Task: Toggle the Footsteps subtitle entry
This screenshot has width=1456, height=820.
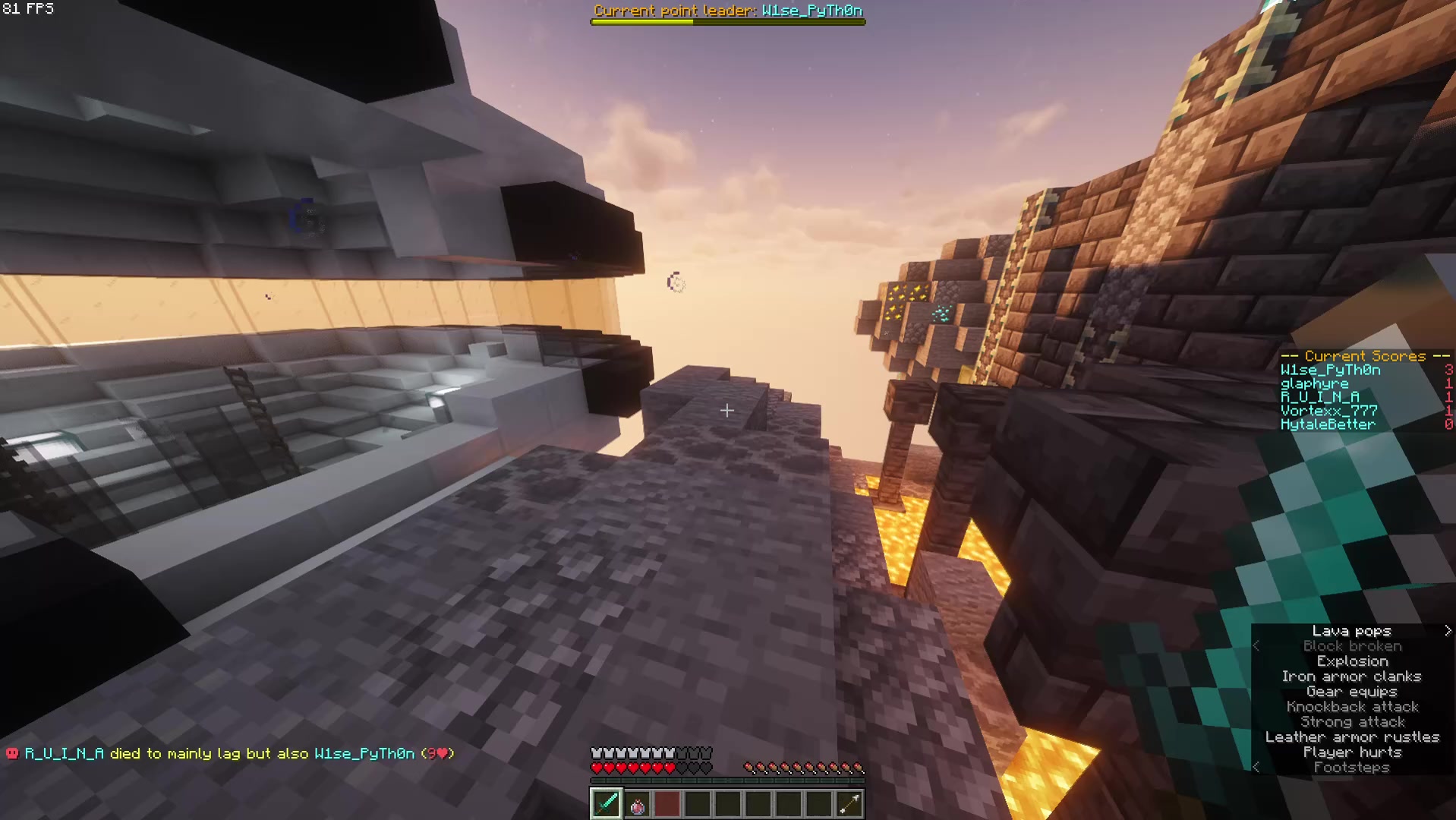Action: point(1352,768)
